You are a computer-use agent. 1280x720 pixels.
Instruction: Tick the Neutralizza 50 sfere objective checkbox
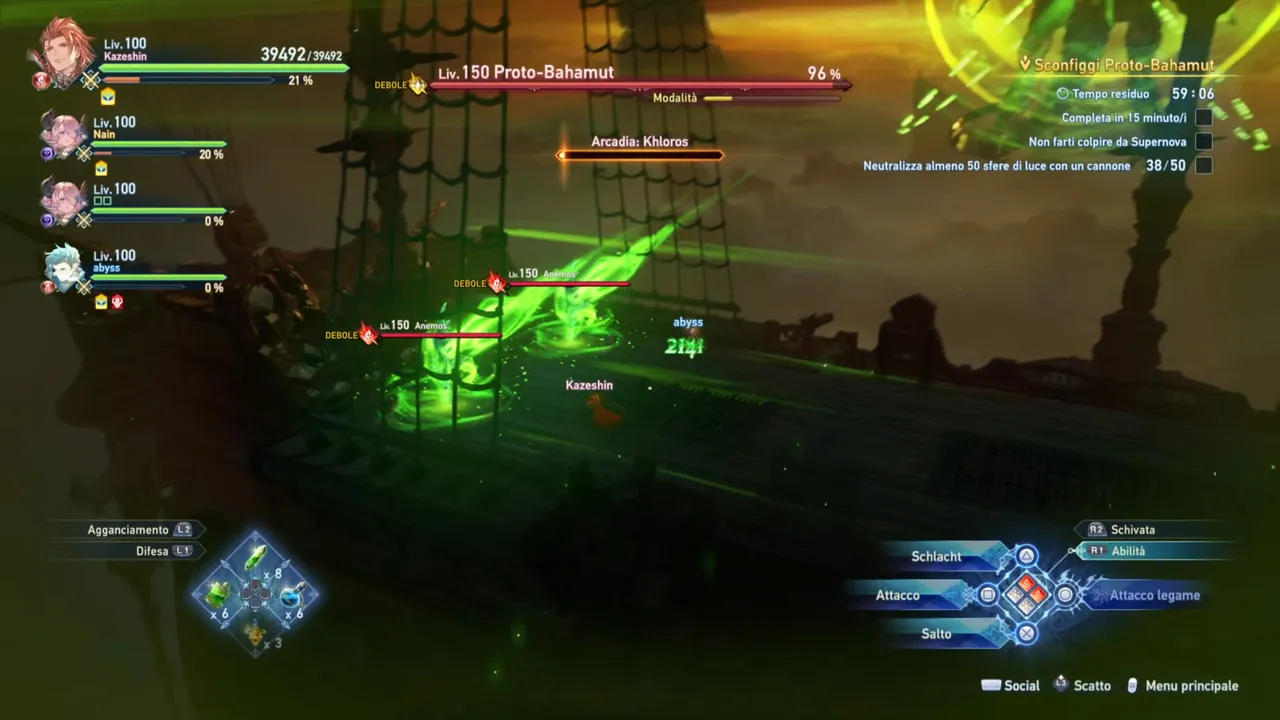coord(1205,166)
